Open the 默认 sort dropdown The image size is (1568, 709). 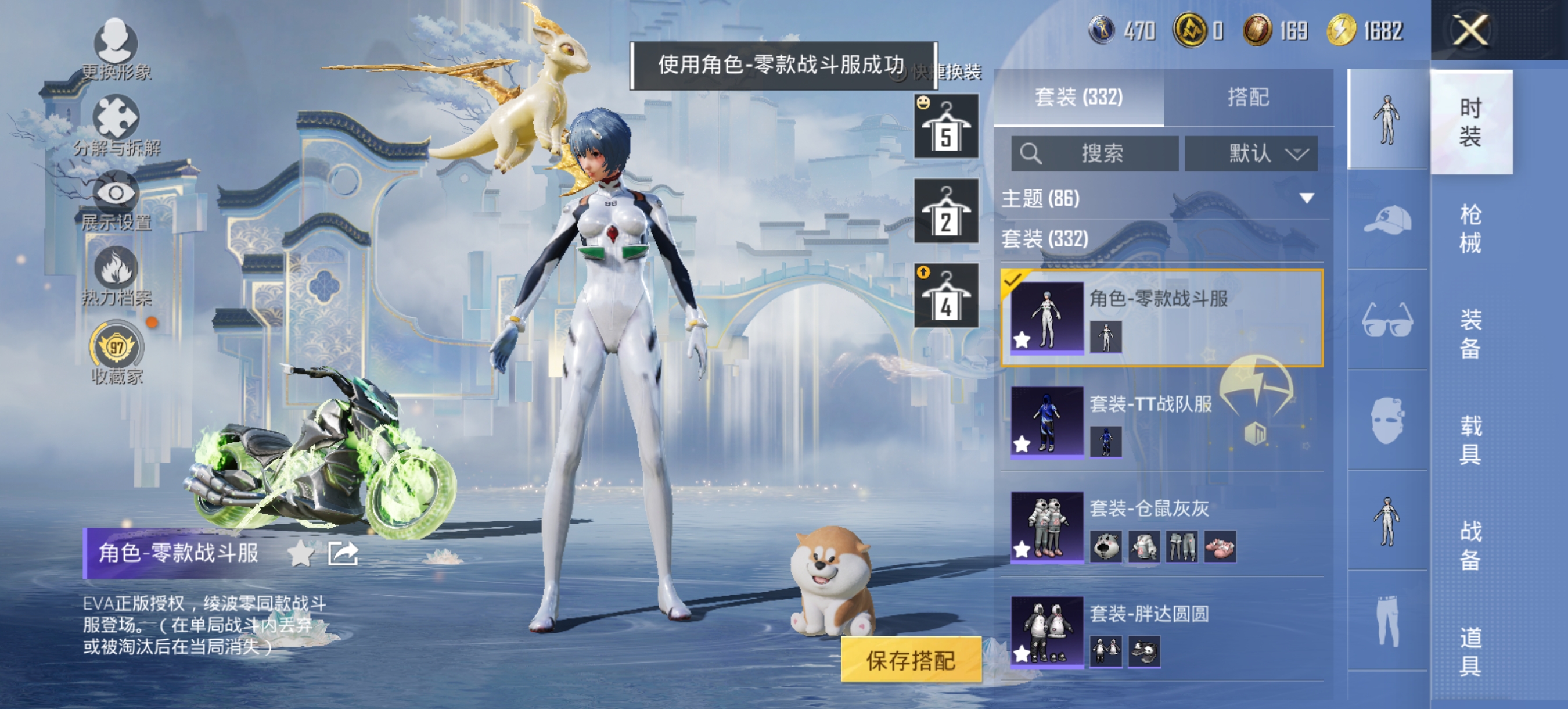pyautogui.click(x=1251, y=153)
